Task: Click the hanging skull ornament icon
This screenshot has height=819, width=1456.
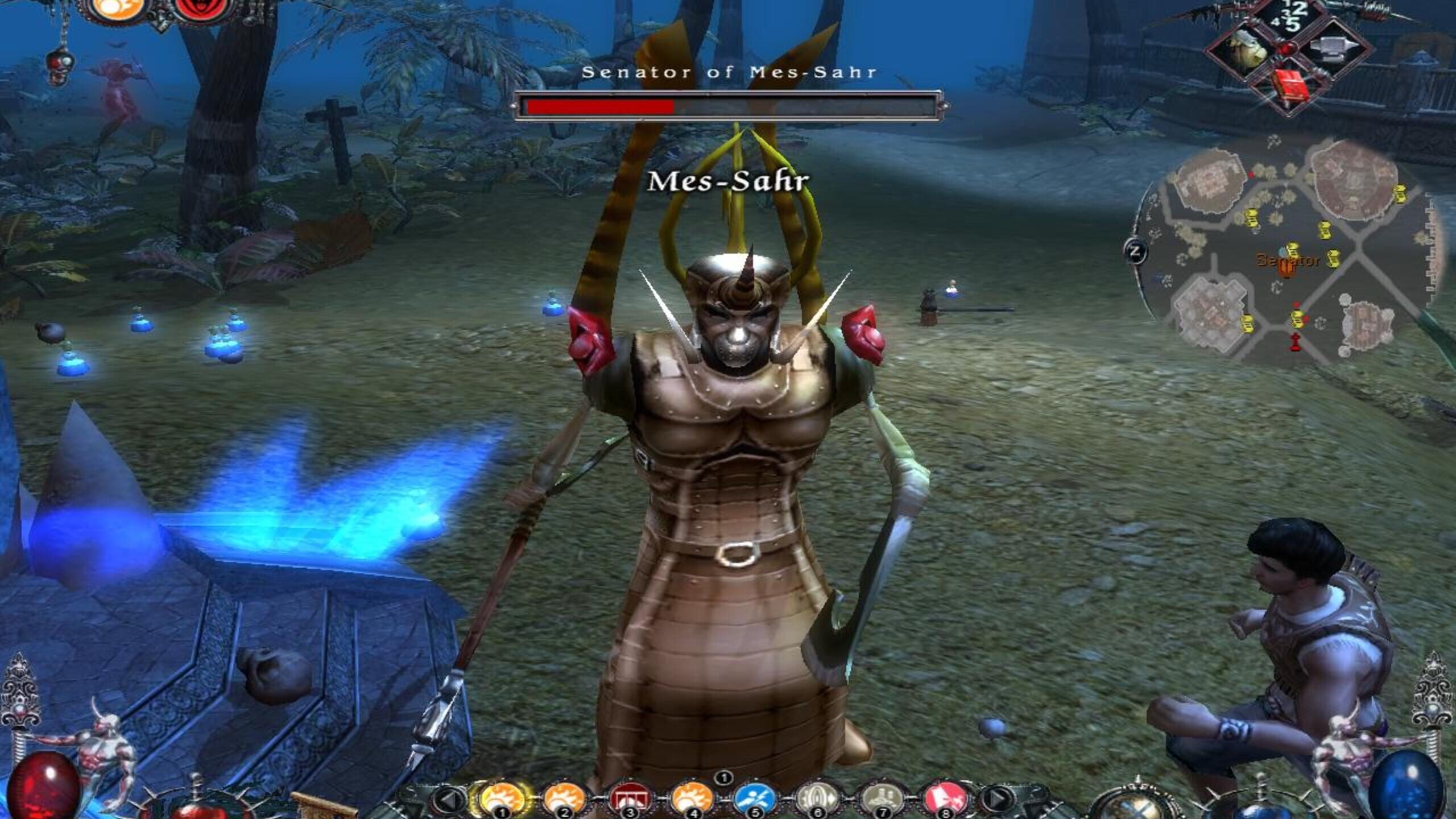Action: tap(58, 65)
